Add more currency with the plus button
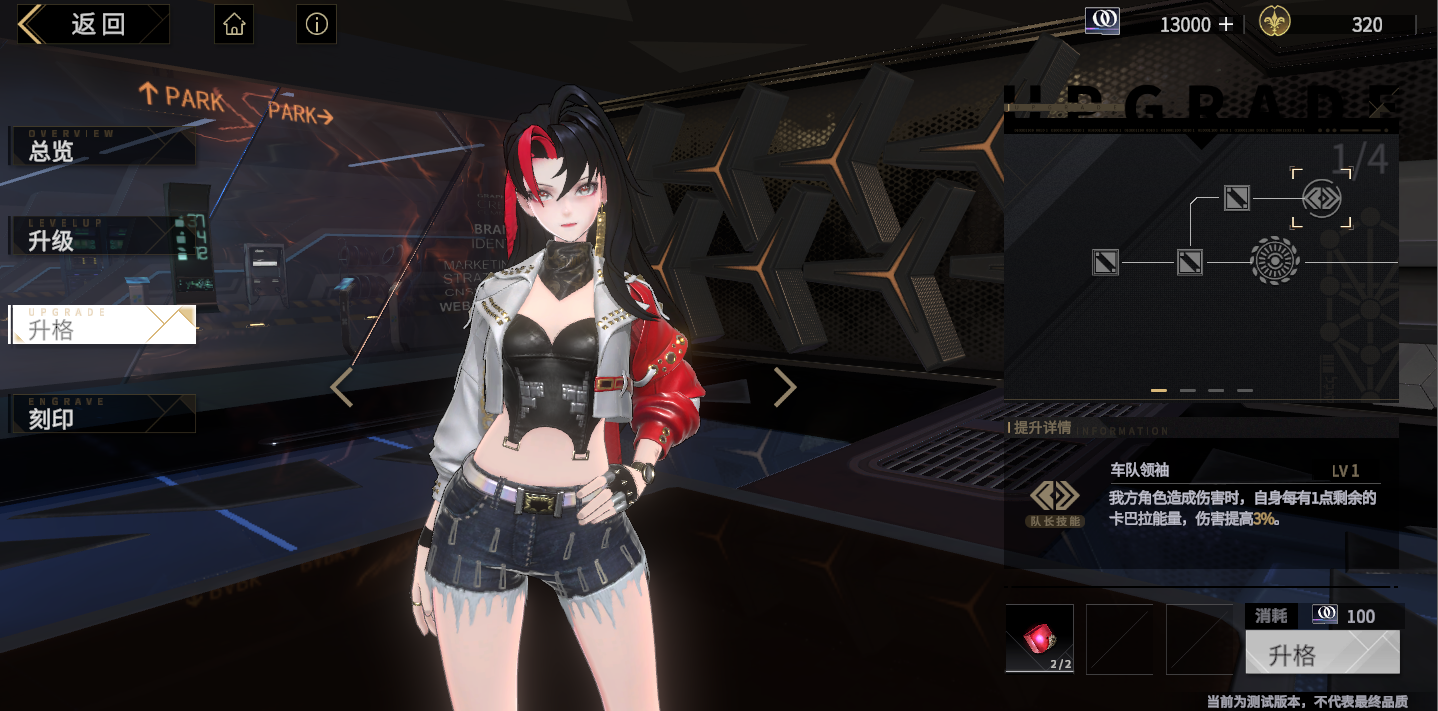The image size is (1438, 711). tap(1226, 25)
